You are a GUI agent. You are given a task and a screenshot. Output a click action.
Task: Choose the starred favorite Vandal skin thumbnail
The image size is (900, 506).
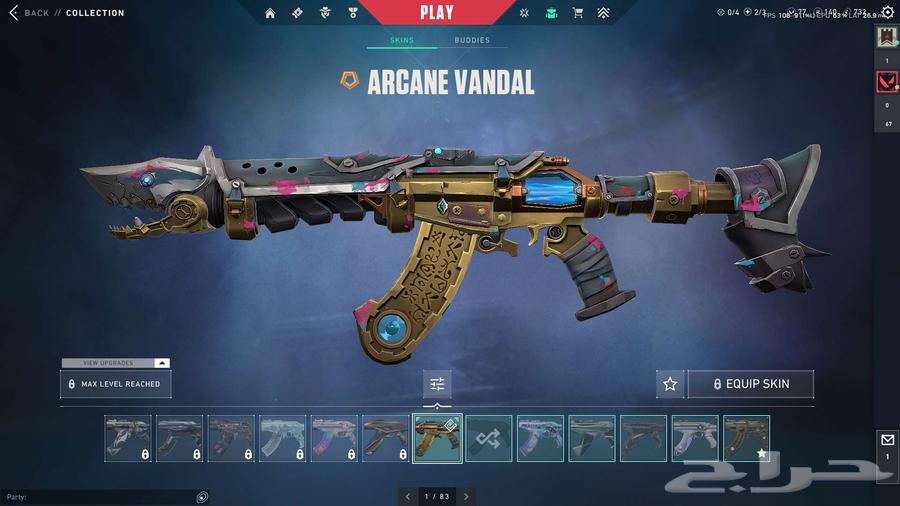[746, 438]
